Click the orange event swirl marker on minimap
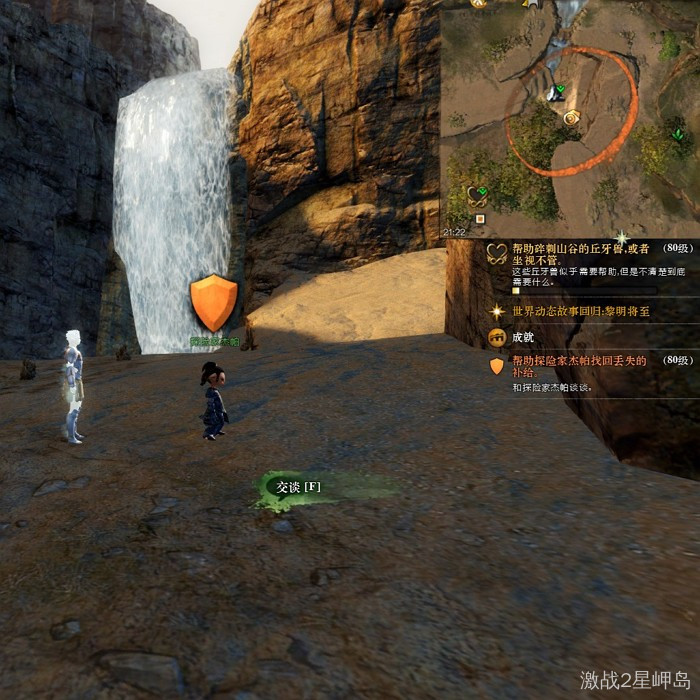Screen dimensions: 700x700 click(571, 118)
